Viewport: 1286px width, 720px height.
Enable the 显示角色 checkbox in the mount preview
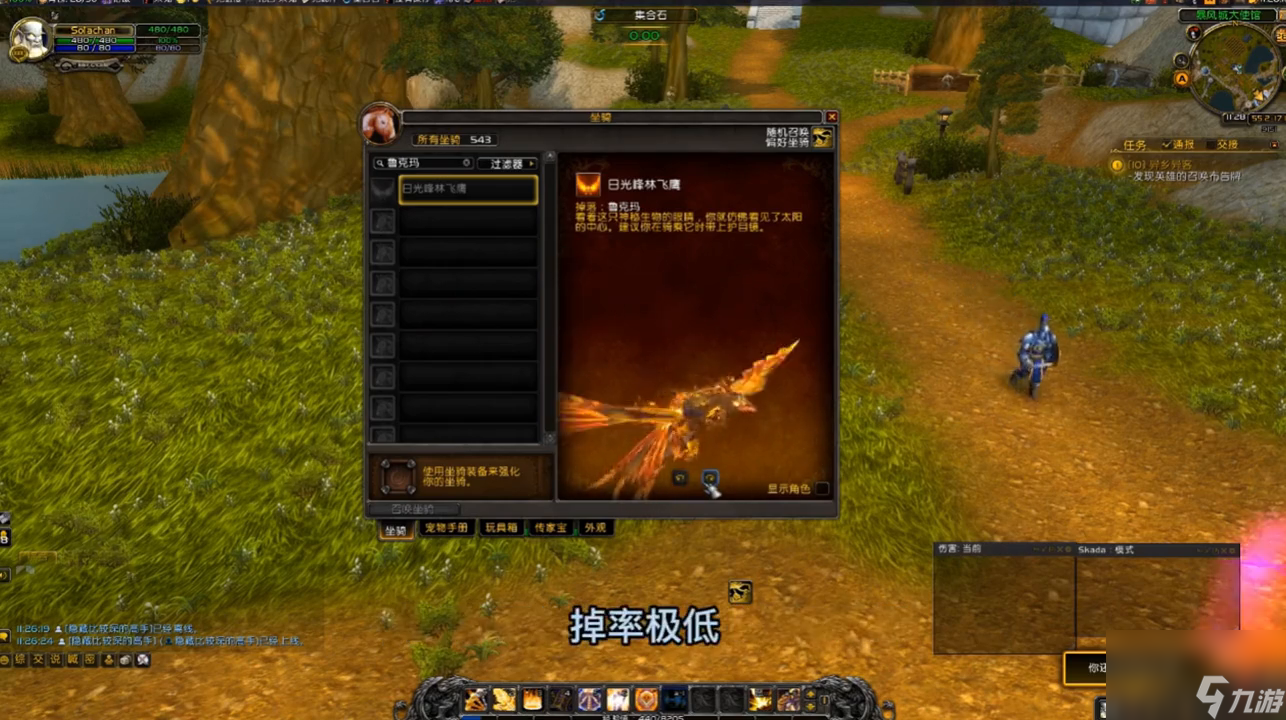point(822,488)
